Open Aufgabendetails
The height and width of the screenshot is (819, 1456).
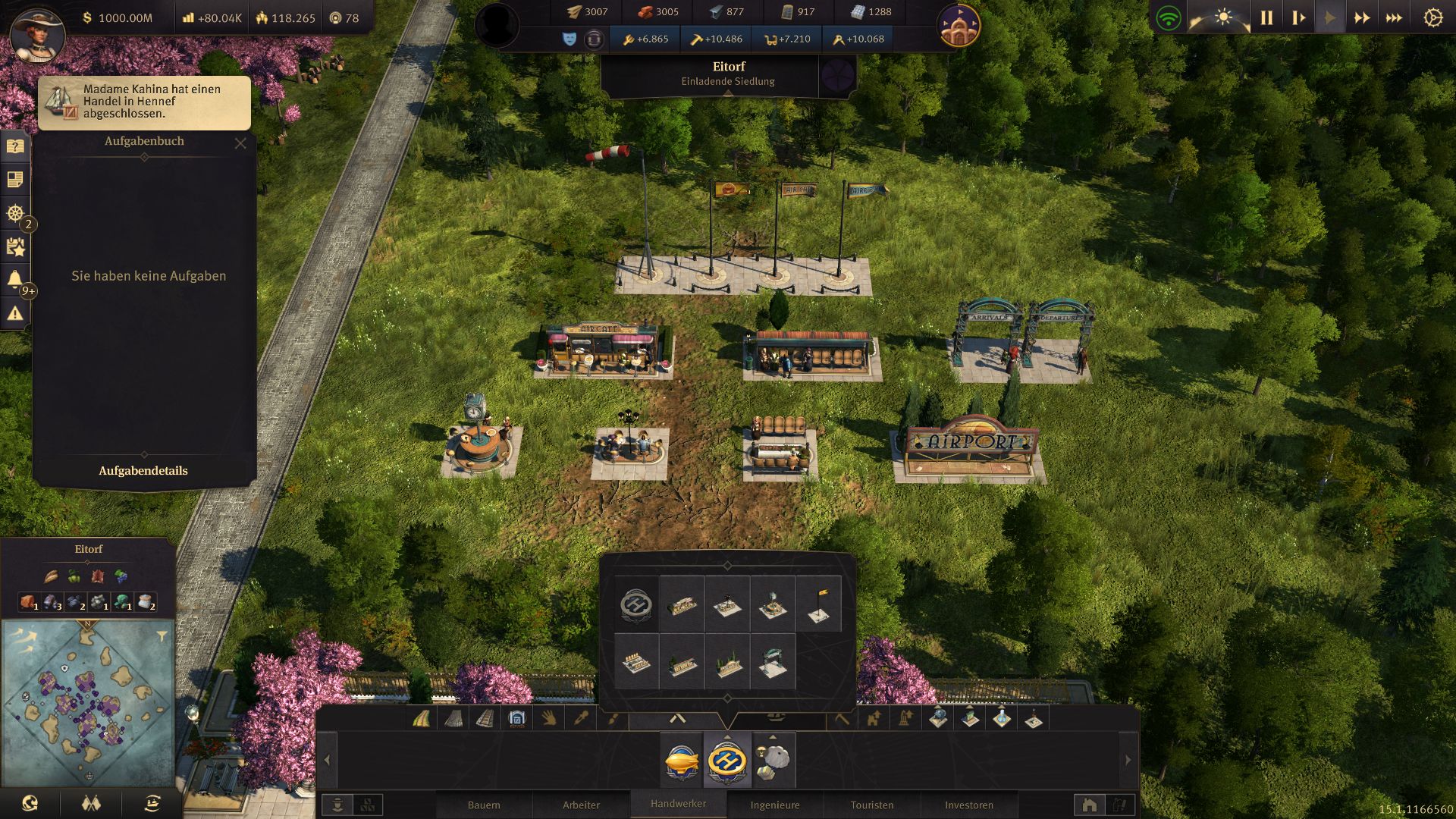coord(143,471)
